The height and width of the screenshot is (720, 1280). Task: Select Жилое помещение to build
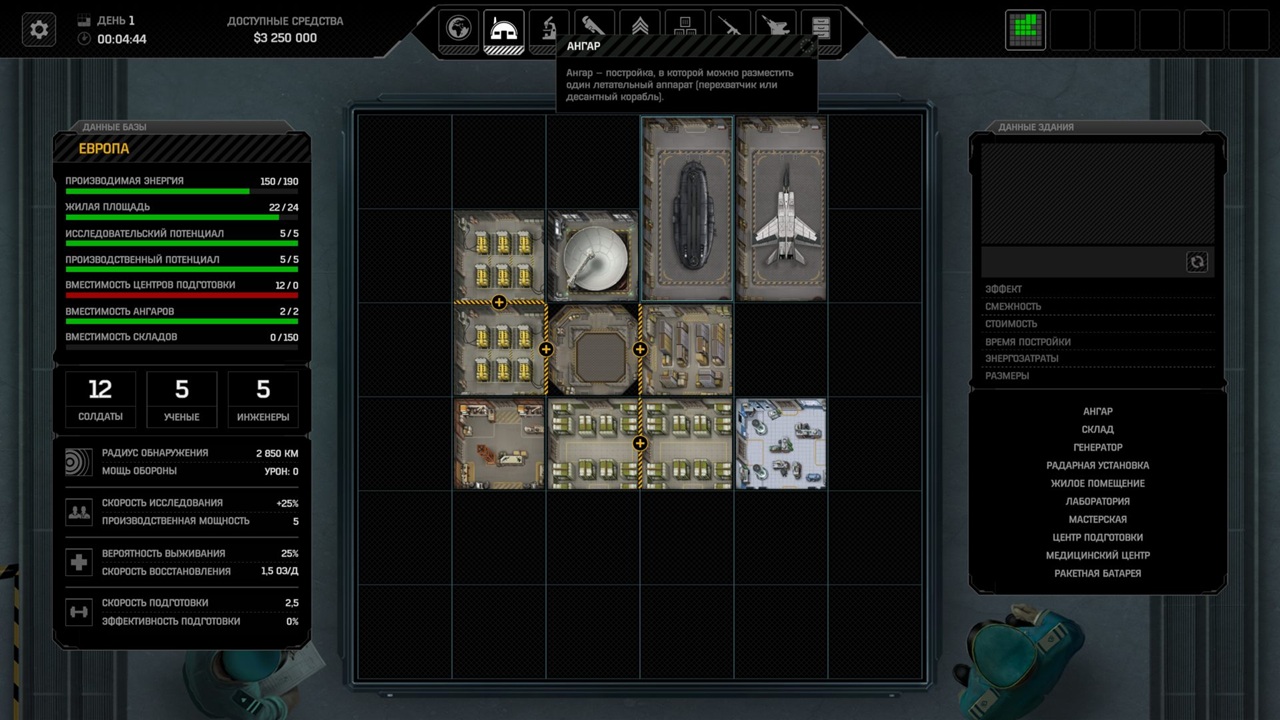click(1097, 483)
